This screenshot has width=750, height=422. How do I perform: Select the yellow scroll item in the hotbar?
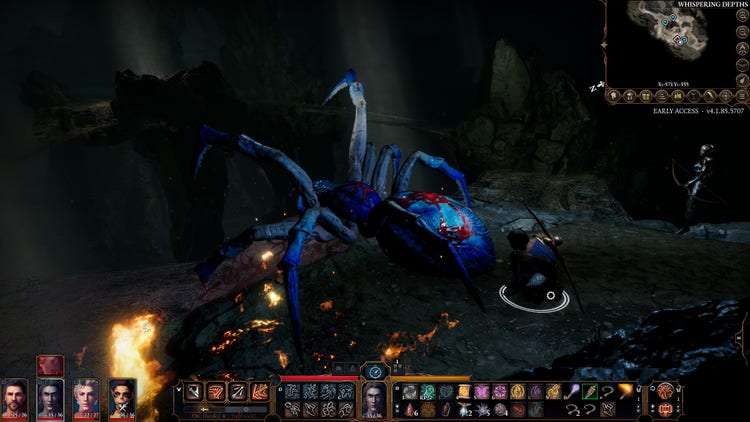tap(463, 390)
